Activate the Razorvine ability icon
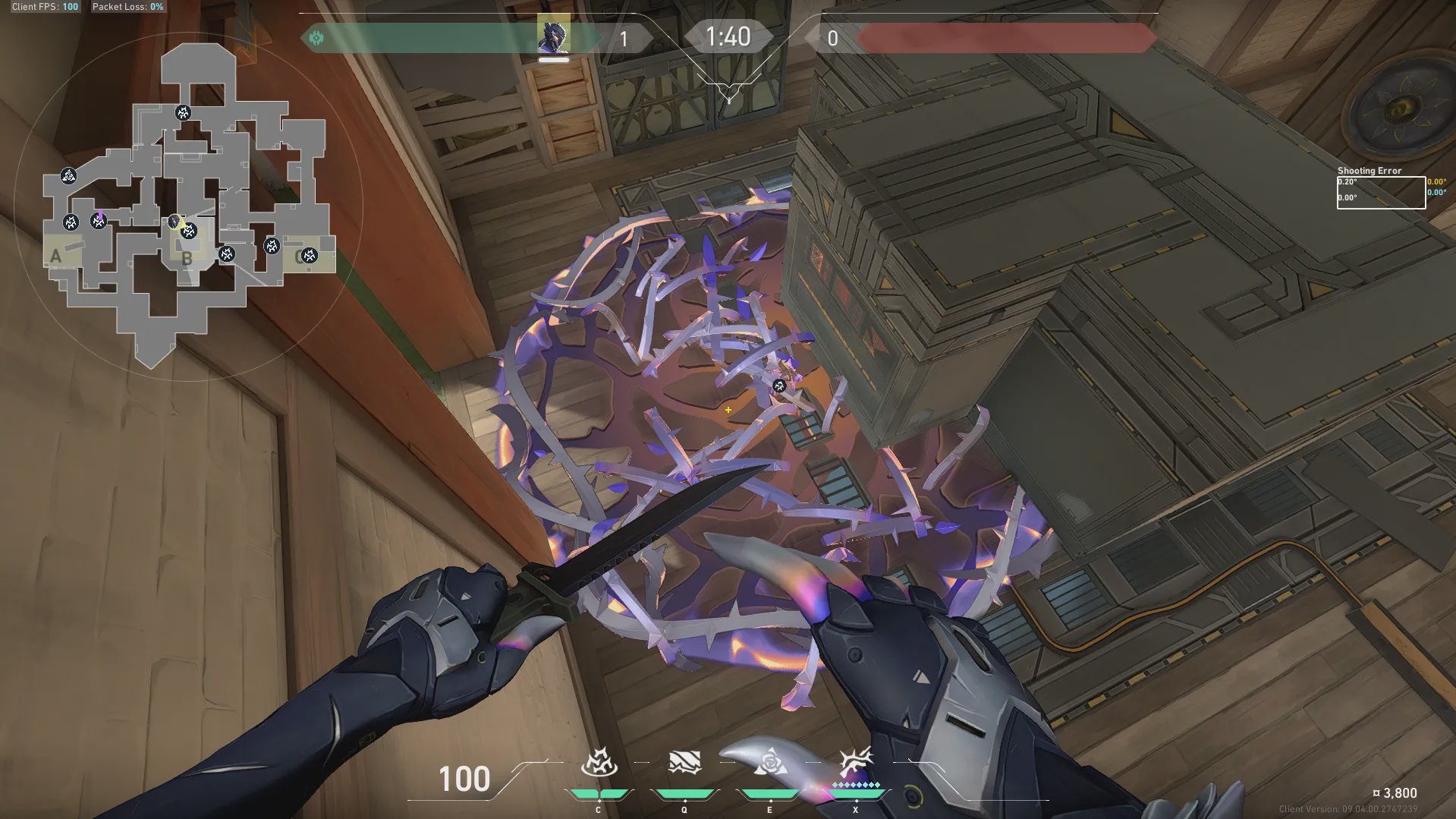1456x819 pixels. (599, 762)
